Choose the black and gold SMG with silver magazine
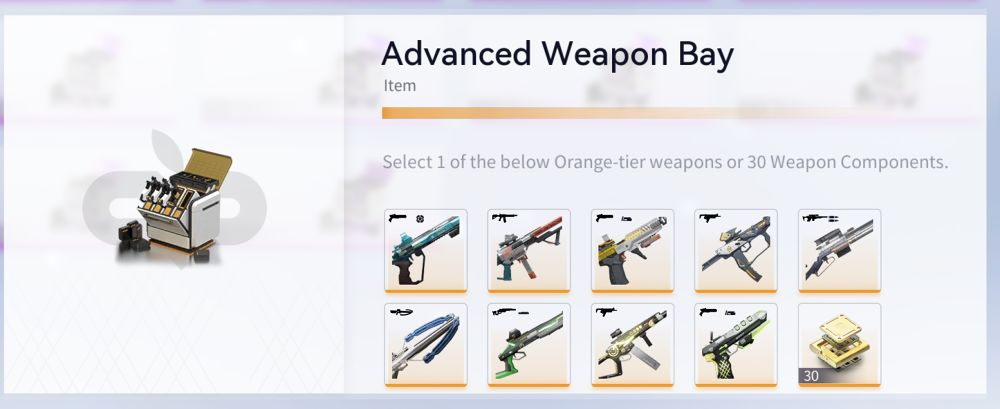The width and height of the screenshot is (1000, 409). [632, 345]
